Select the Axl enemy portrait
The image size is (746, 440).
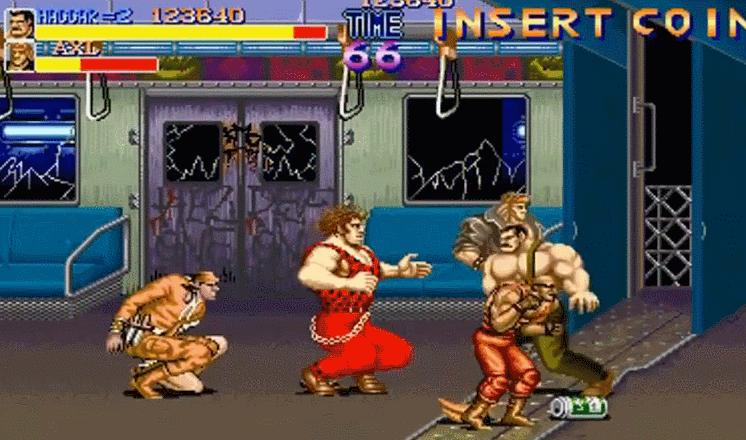coord(20,58)
